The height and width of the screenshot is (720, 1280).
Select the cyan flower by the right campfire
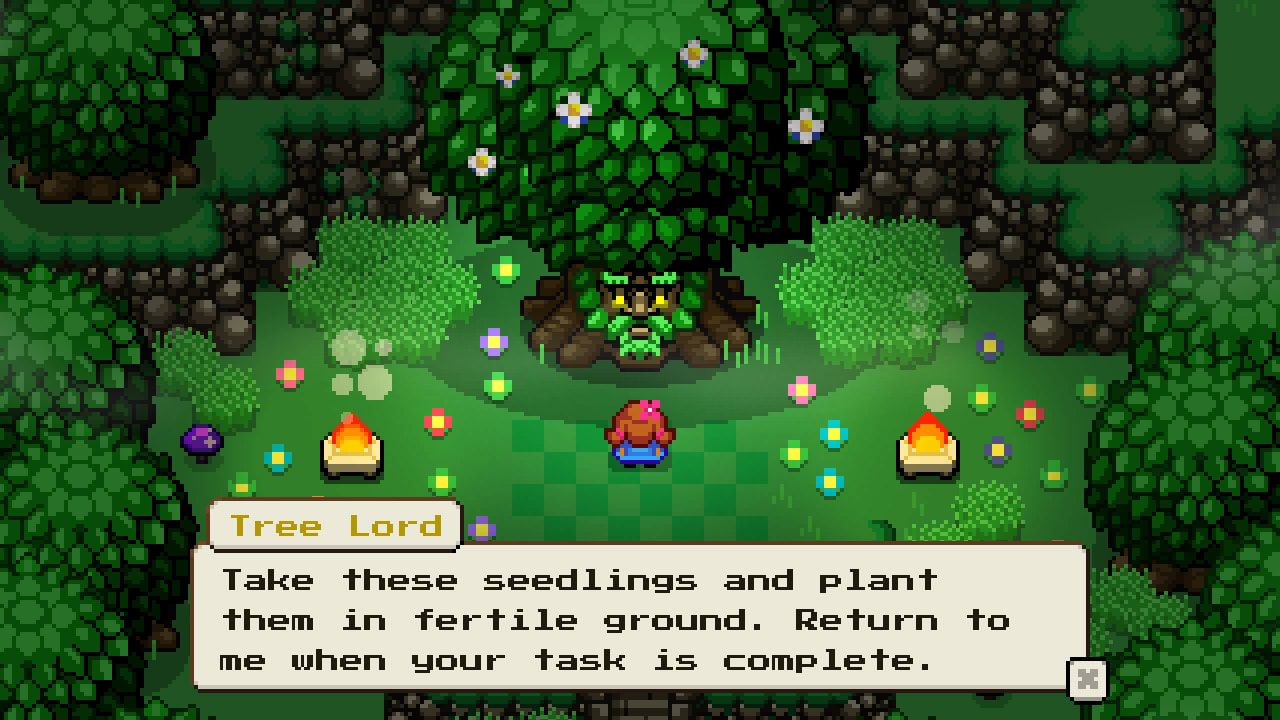click(831, 435)
